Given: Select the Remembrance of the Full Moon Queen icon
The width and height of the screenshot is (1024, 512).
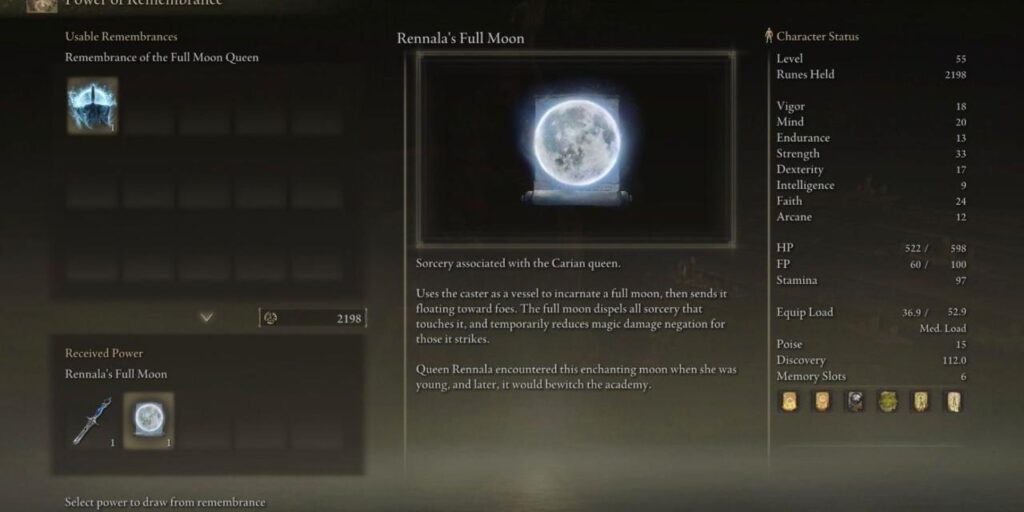Looking at the screenshot, I should [92, 105].
